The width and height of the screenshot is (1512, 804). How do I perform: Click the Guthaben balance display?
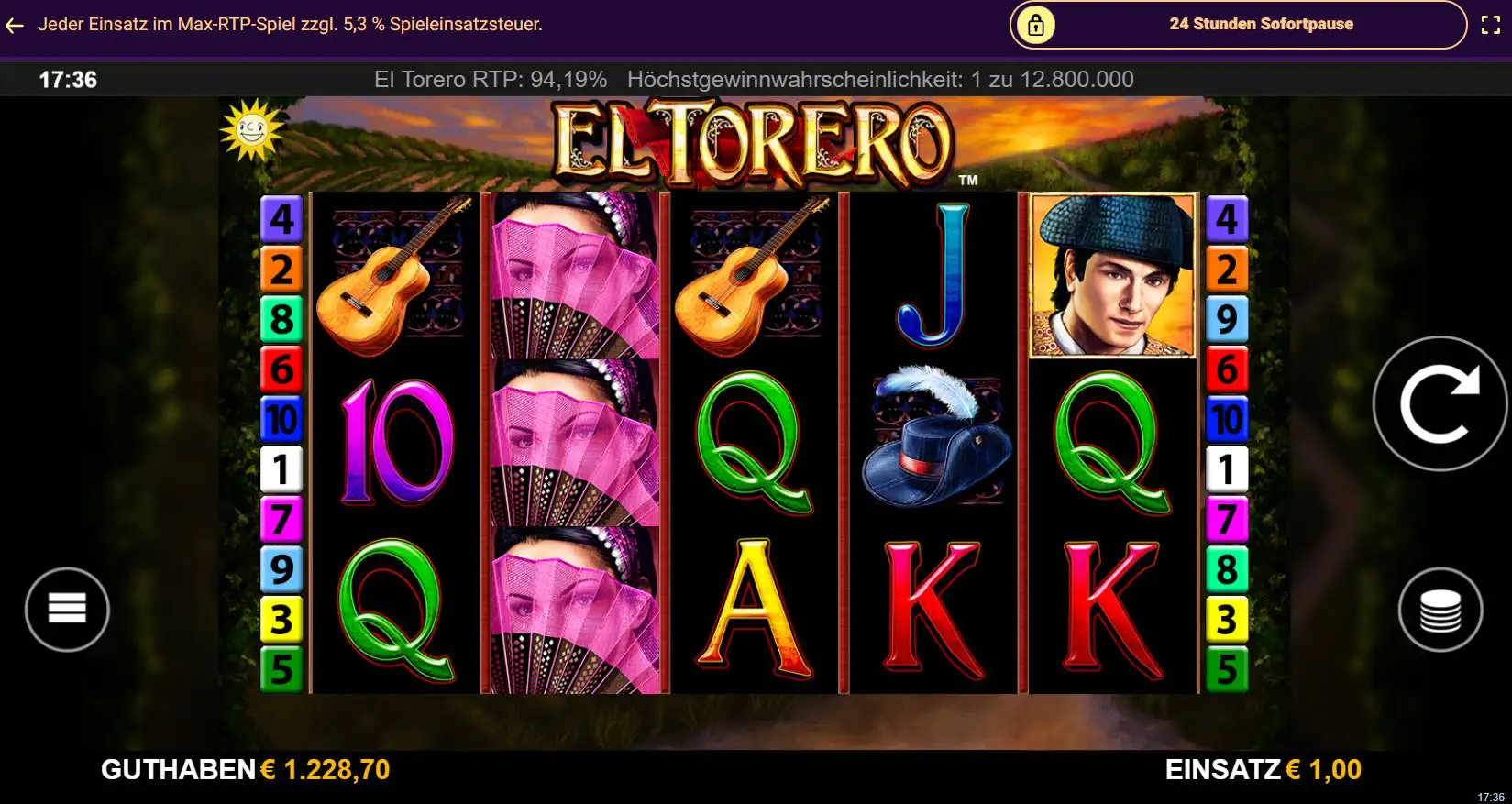245,768
